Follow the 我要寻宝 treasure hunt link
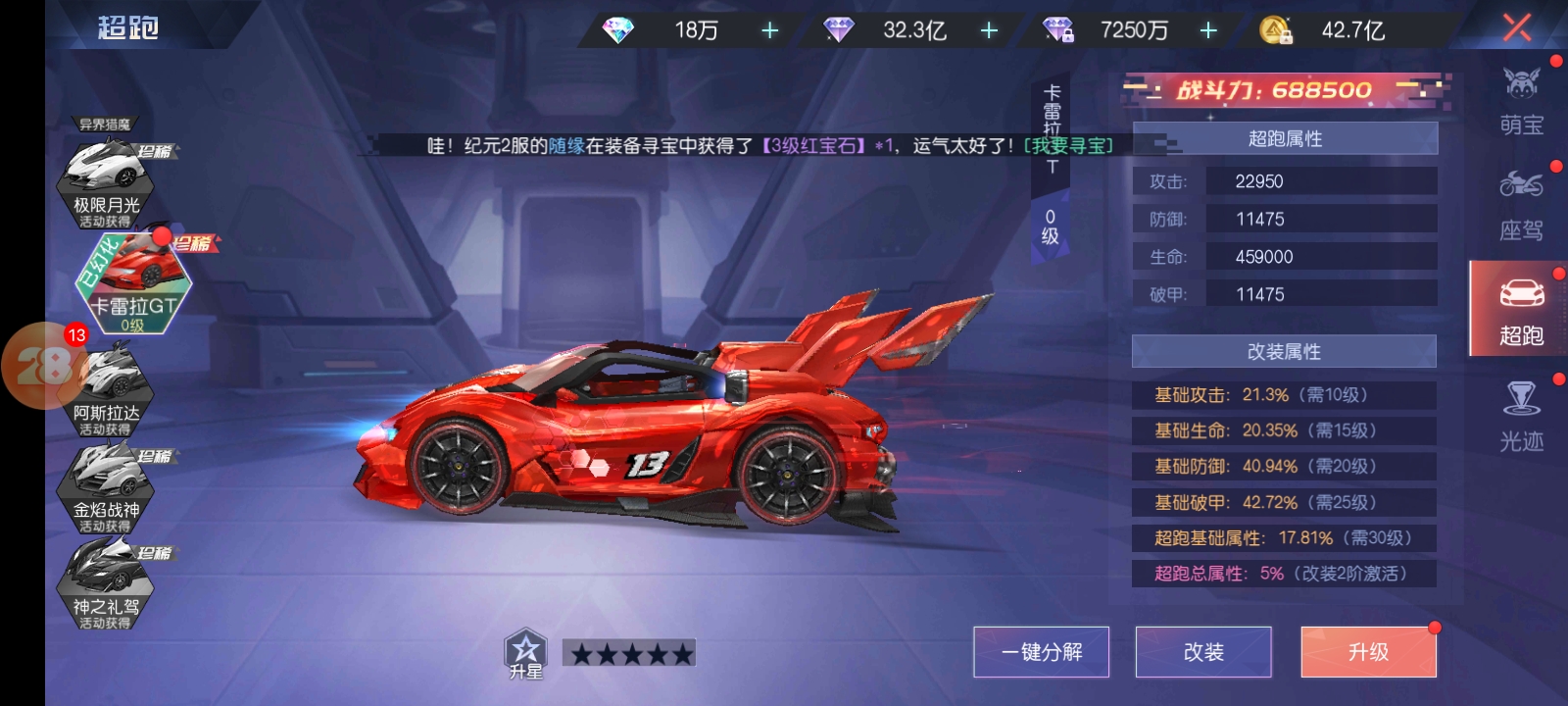 1068,146
